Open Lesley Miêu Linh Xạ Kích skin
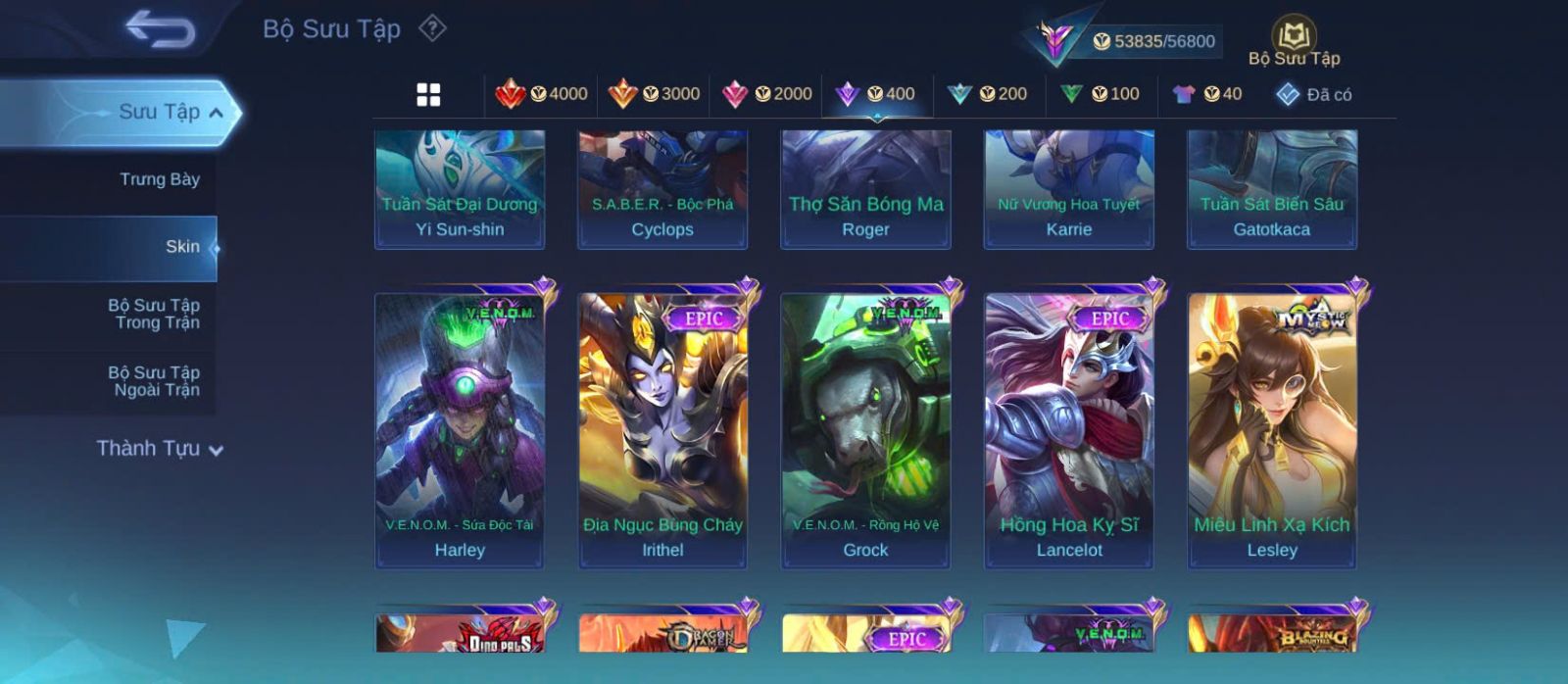Screen dimensions: 1568x684 [x=1272, y=429]
